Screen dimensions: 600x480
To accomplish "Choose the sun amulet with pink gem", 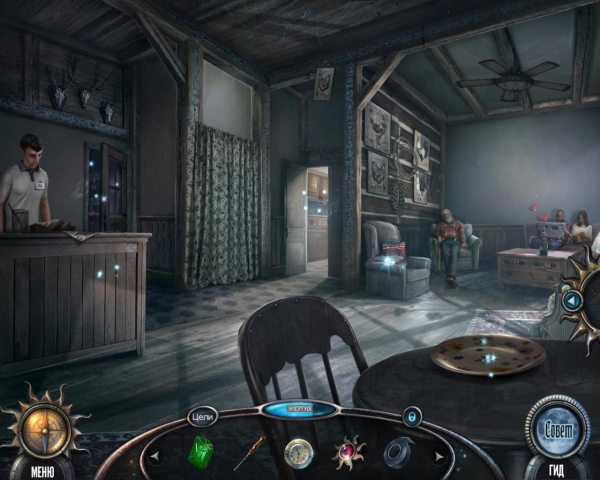I will tap(348, 453).
